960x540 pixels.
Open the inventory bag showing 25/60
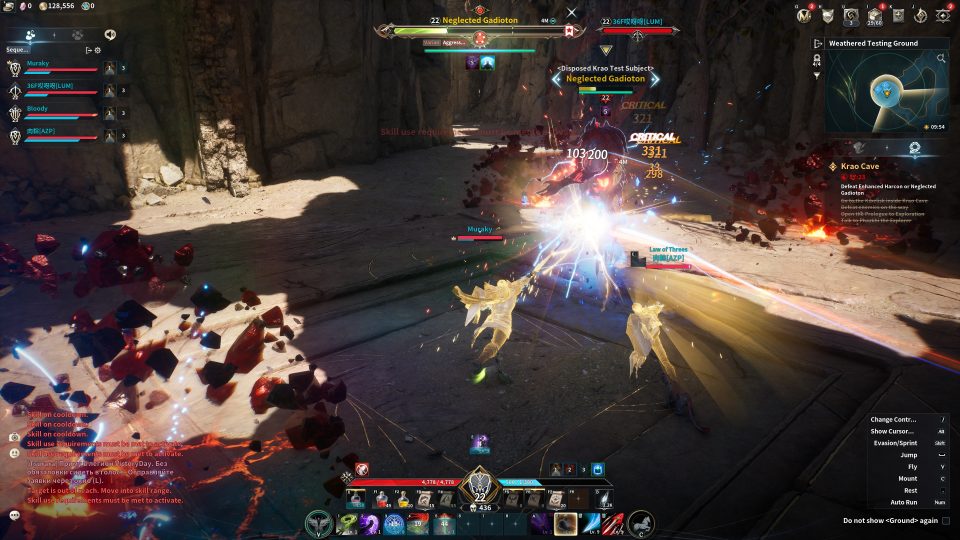[x=873, y=15]
